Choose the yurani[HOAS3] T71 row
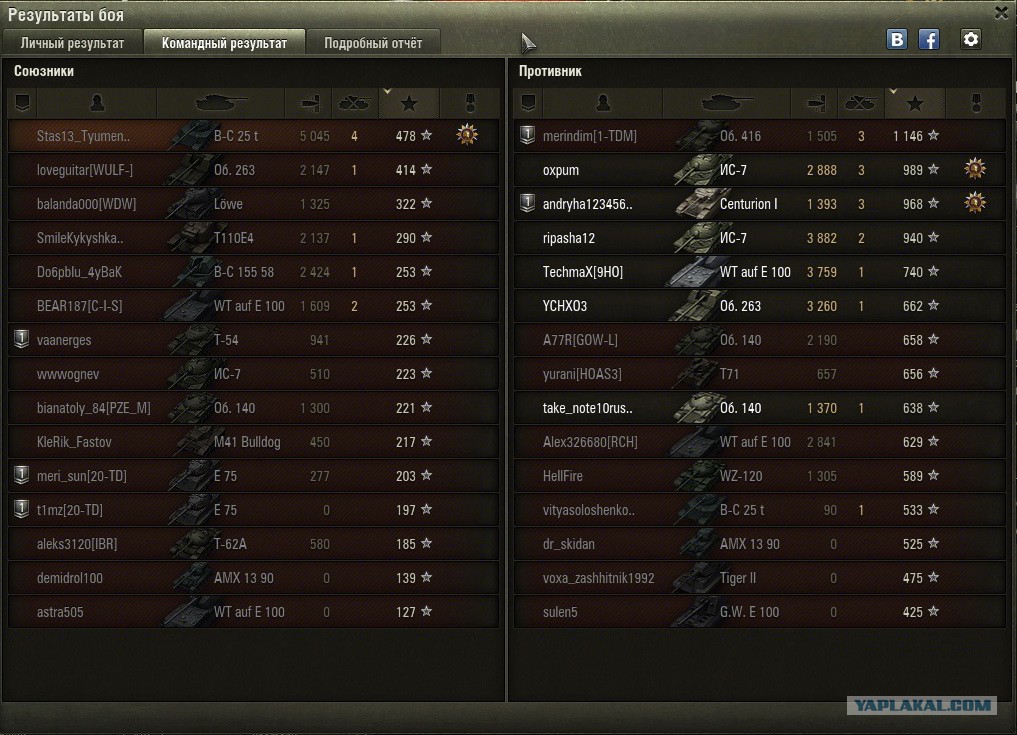1017x735 pixels. [x=759, y=374]
